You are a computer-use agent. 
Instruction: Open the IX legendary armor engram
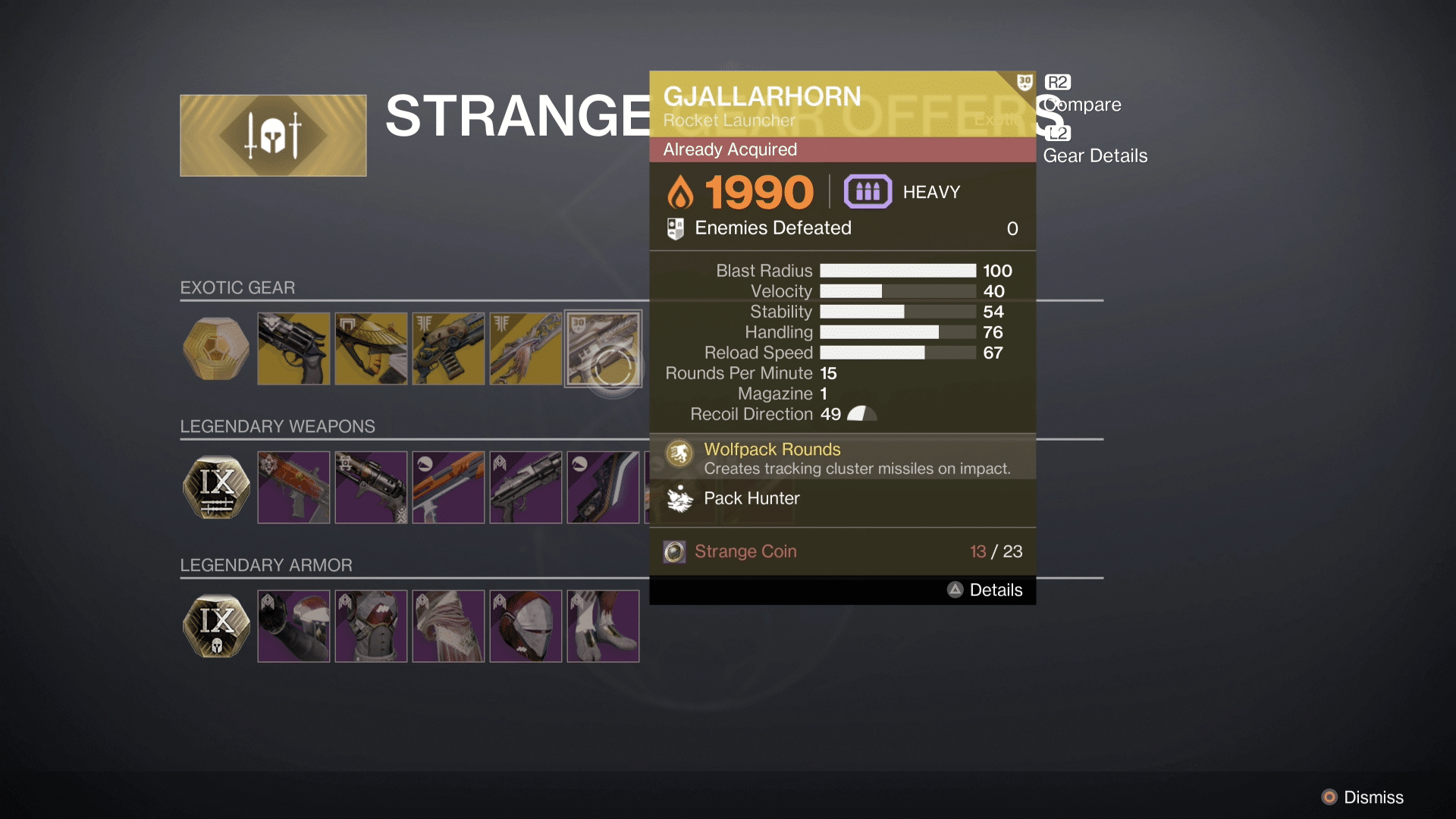coord(216,626)
